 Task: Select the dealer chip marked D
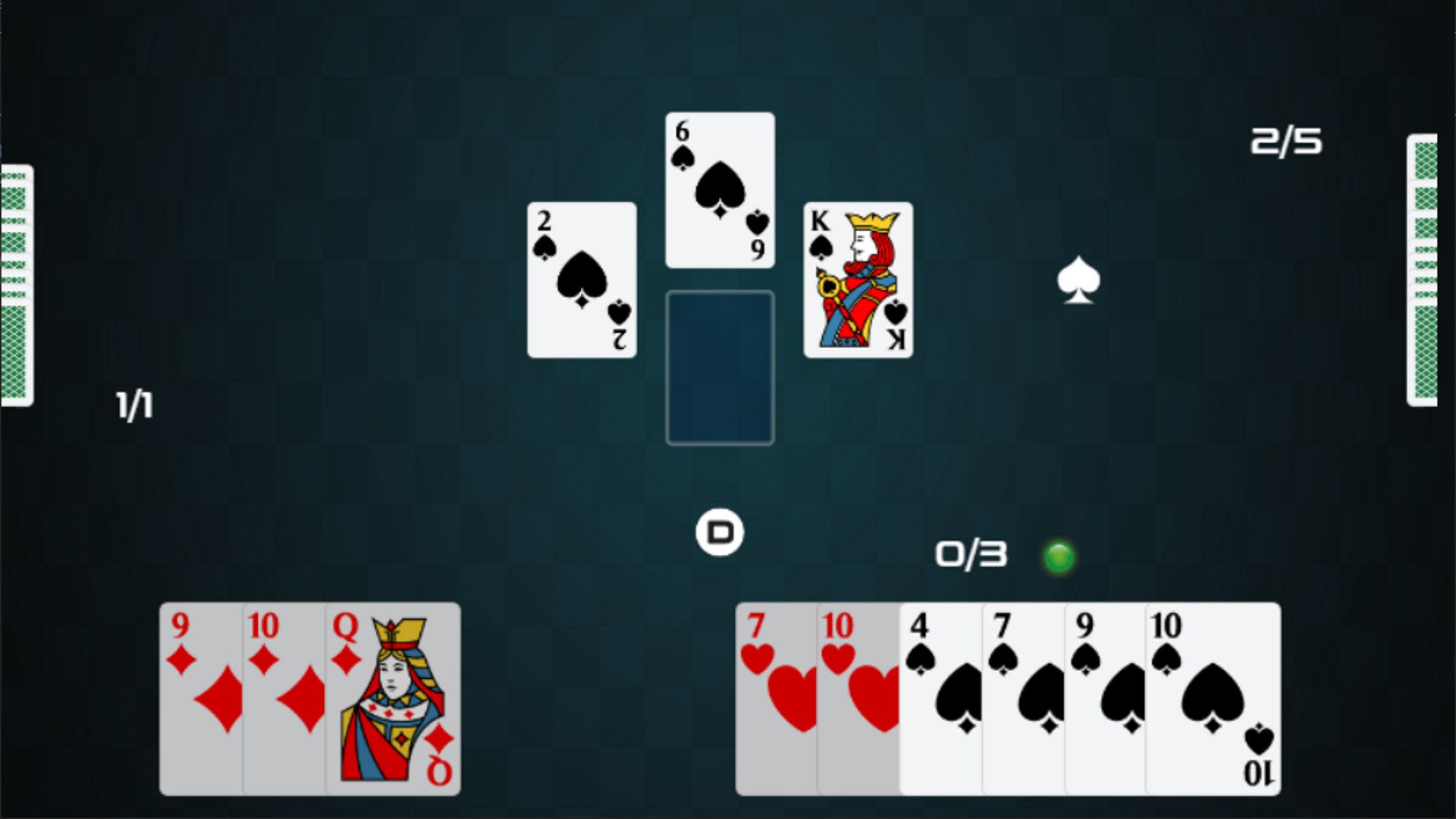click(719, 532)
